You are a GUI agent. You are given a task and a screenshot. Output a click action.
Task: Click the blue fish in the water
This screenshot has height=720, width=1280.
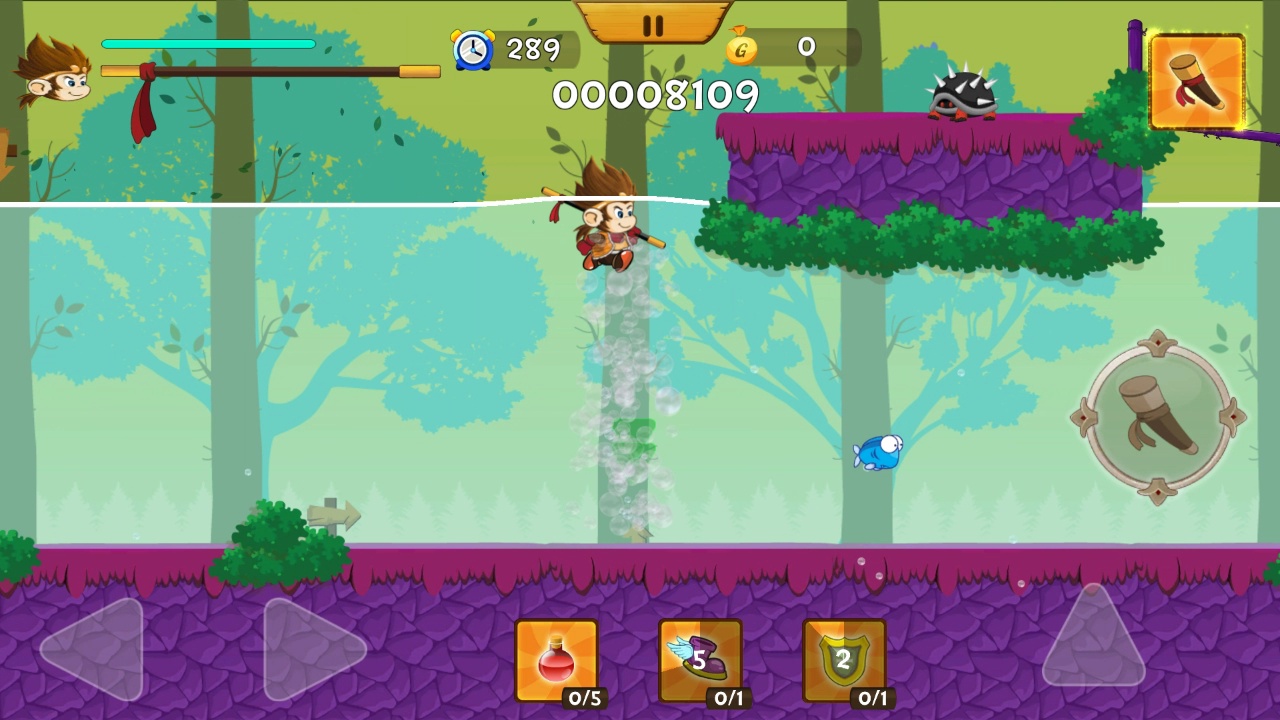click(878, 452)
